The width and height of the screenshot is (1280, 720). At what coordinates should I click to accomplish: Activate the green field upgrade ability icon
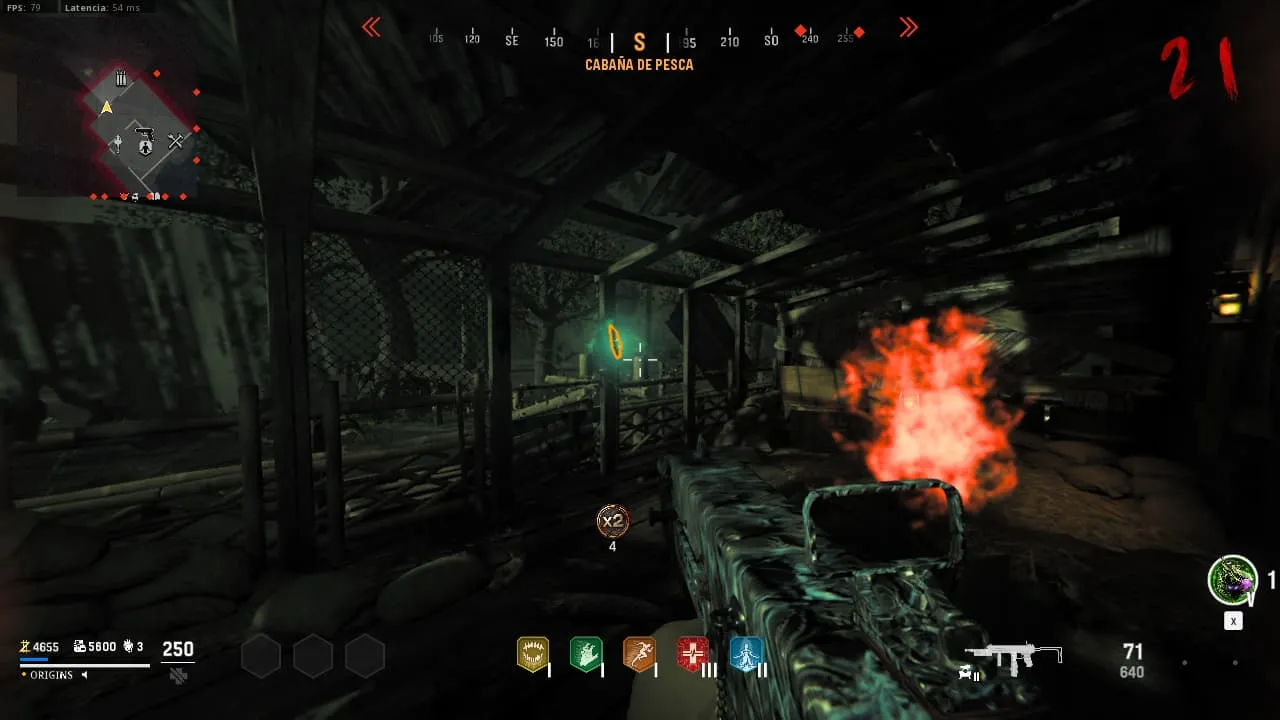pyautogui.click(x=1232, y=580)
